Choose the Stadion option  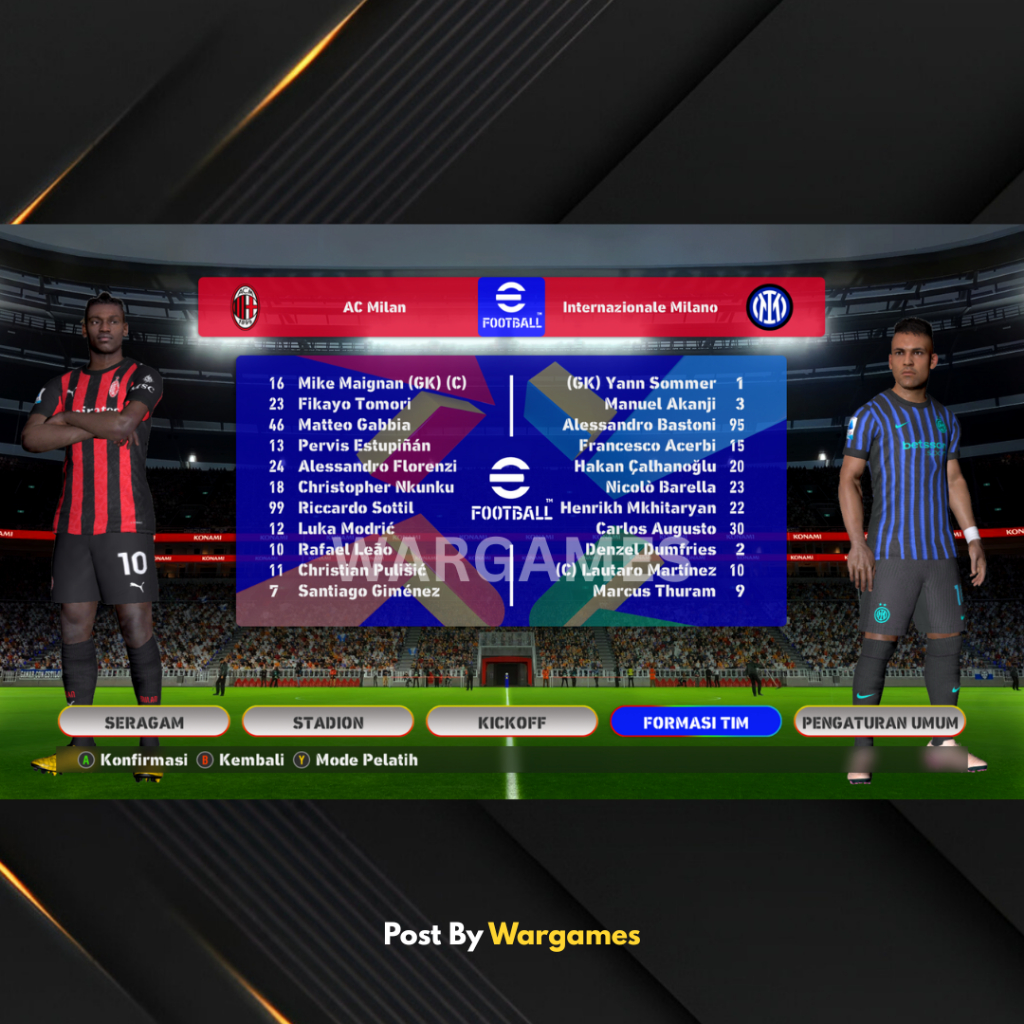tap(328, 722)
